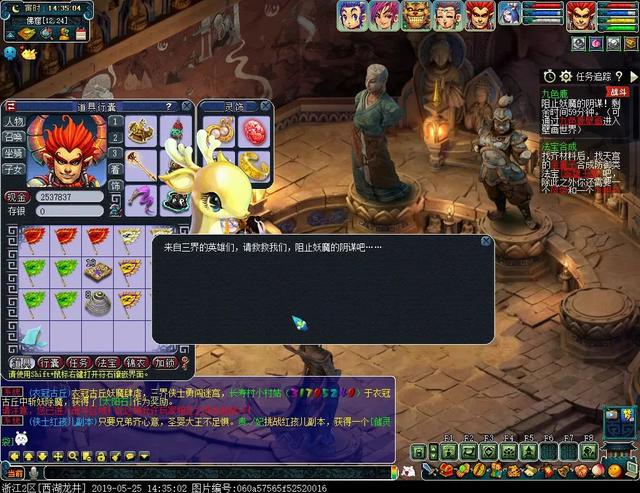The height and width of the screenshot is (493, 640).
Task: Open the 子女 children tab
Action: [14, 169]
